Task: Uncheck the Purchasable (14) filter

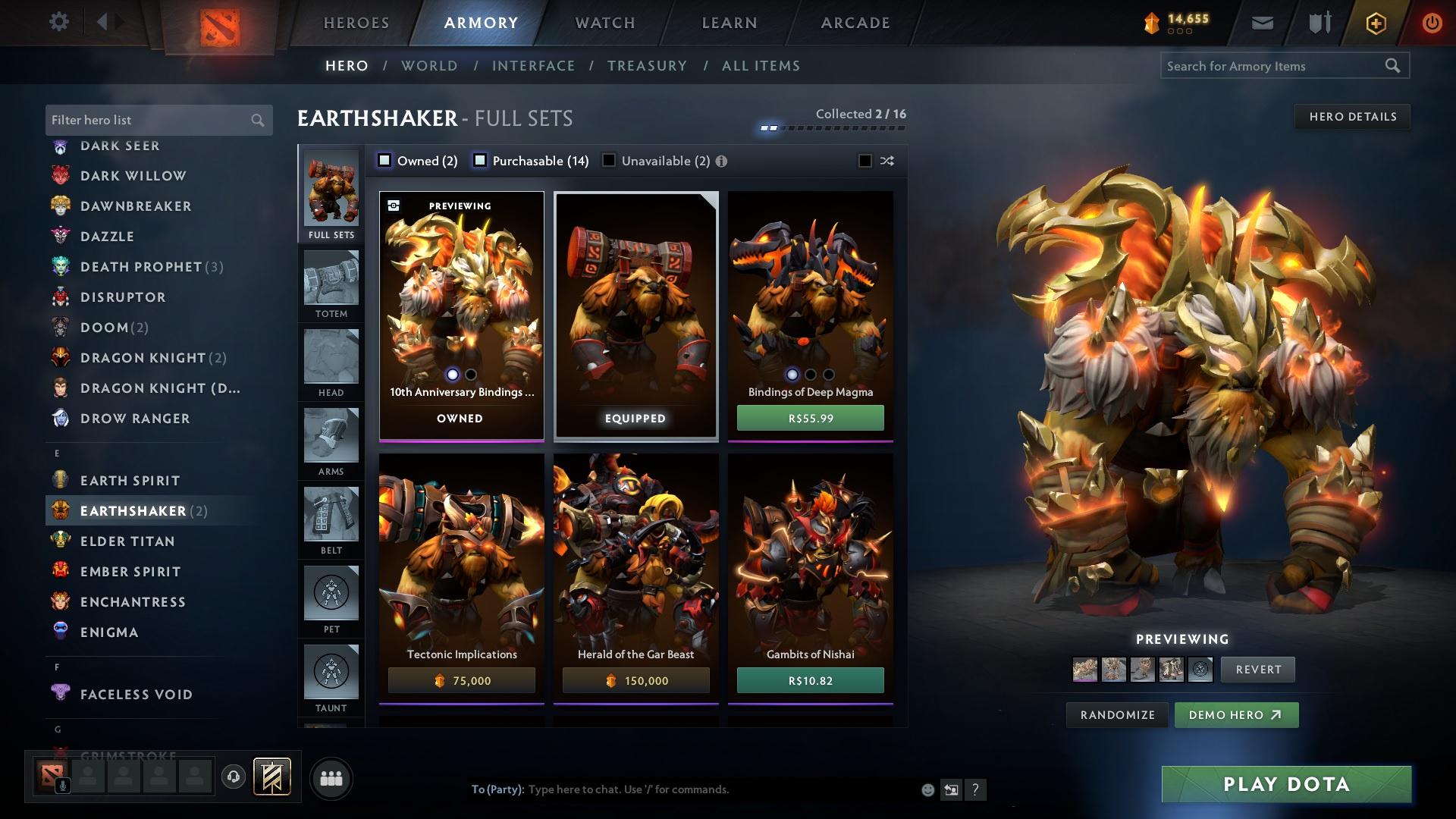Action: pos(479,161)
